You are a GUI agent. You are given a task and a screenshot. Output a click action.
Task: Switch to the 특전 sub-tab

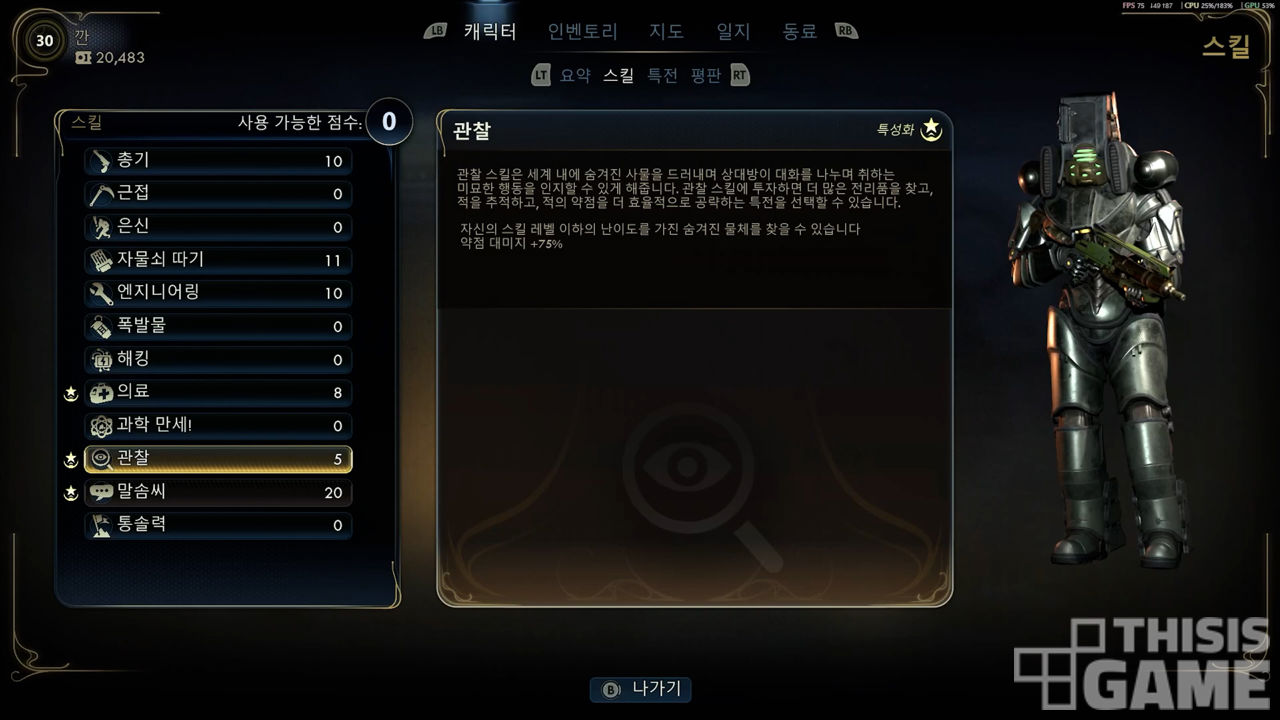[662, 75]
